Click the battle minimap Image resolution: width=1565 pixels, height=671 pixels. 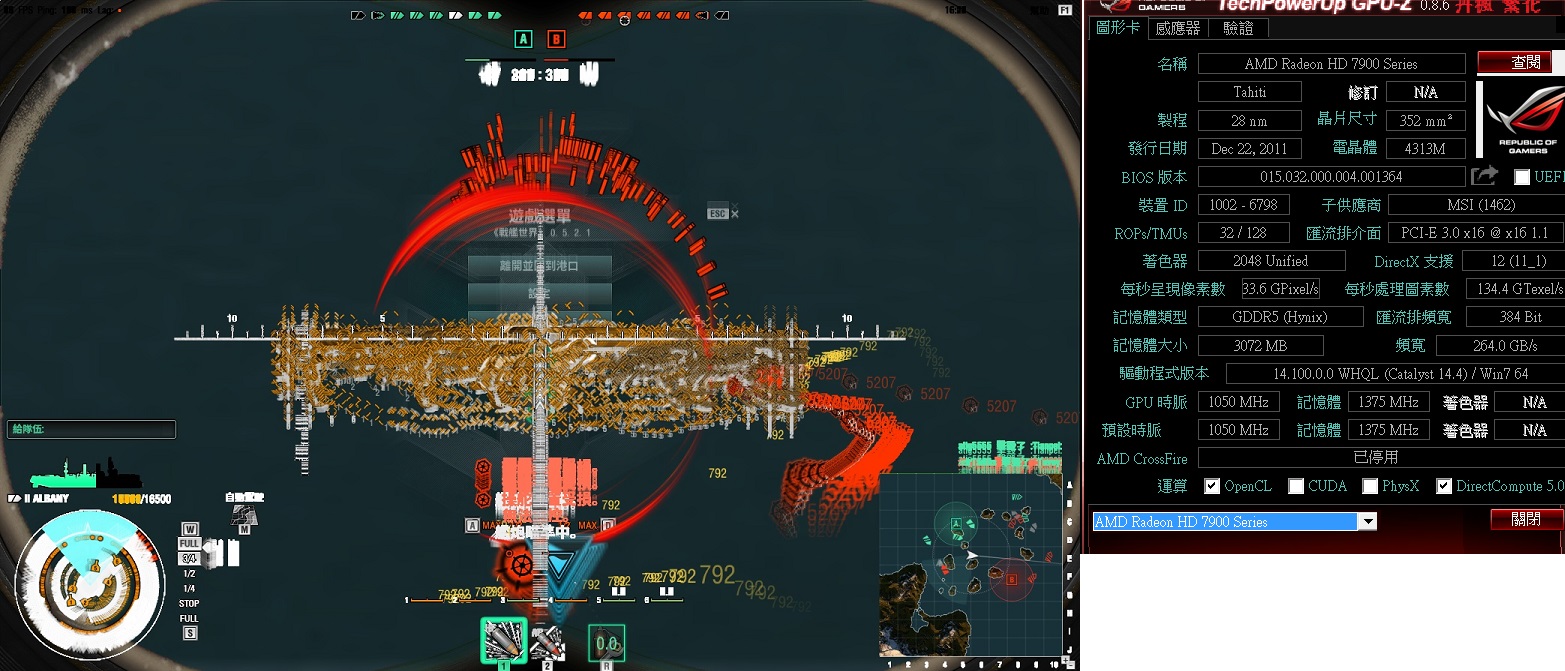(x=970, y=565)
